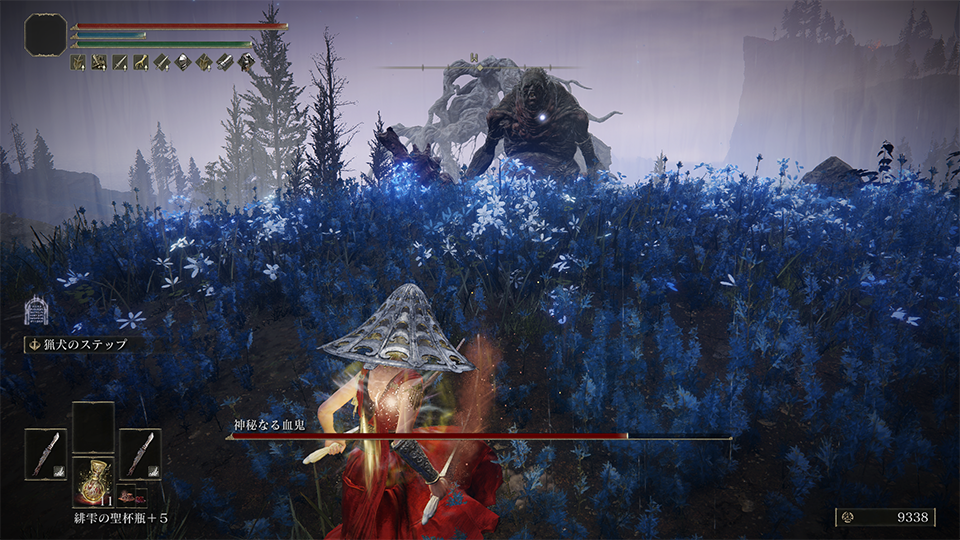The height and width of the screenshot is (540, 960).
Task: Select the right-hand dagger armament slot
Action: pyautogui.click(x=140, y=453)
